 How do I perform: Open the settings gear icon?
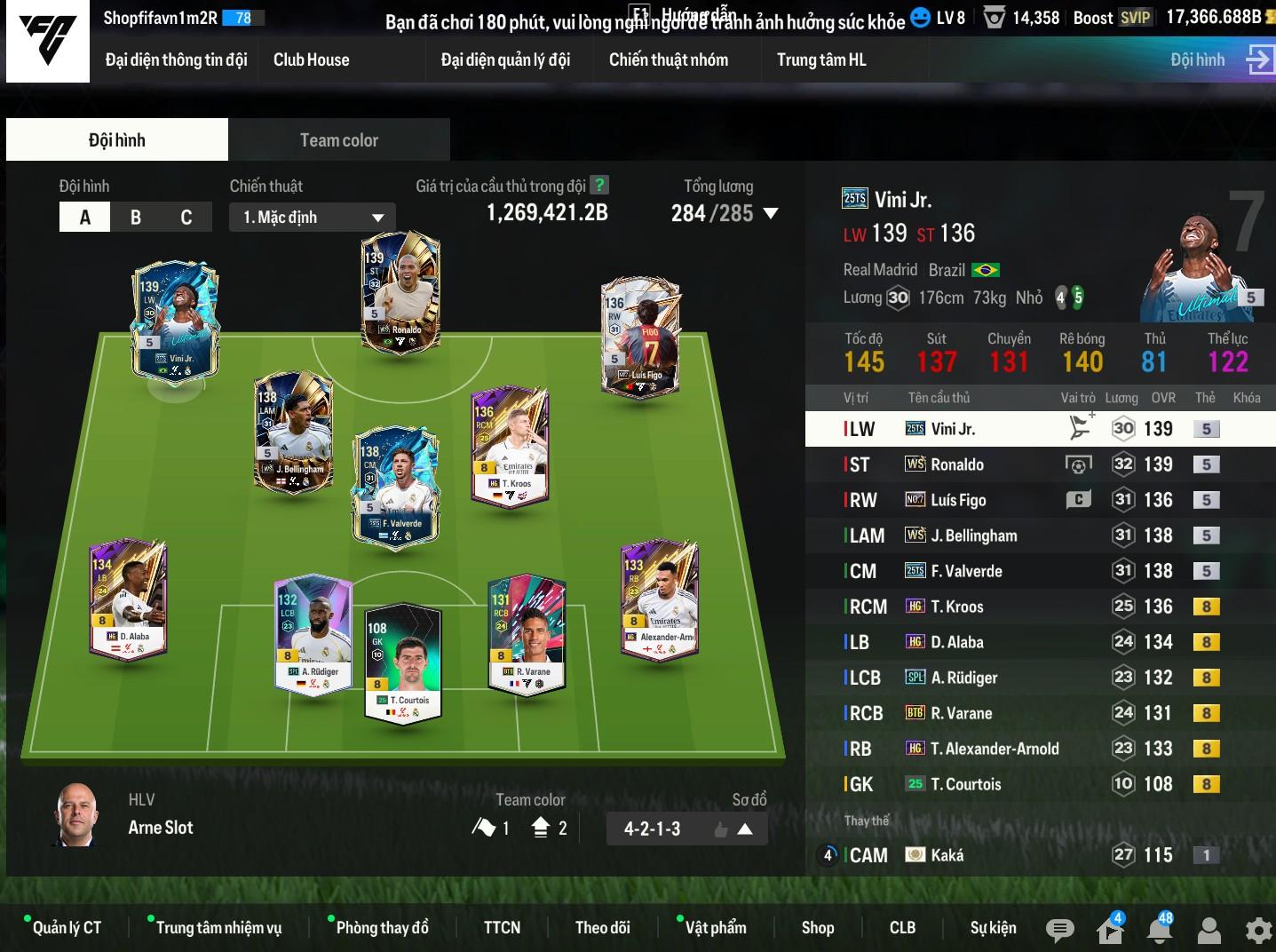[x=1258, y=930]
